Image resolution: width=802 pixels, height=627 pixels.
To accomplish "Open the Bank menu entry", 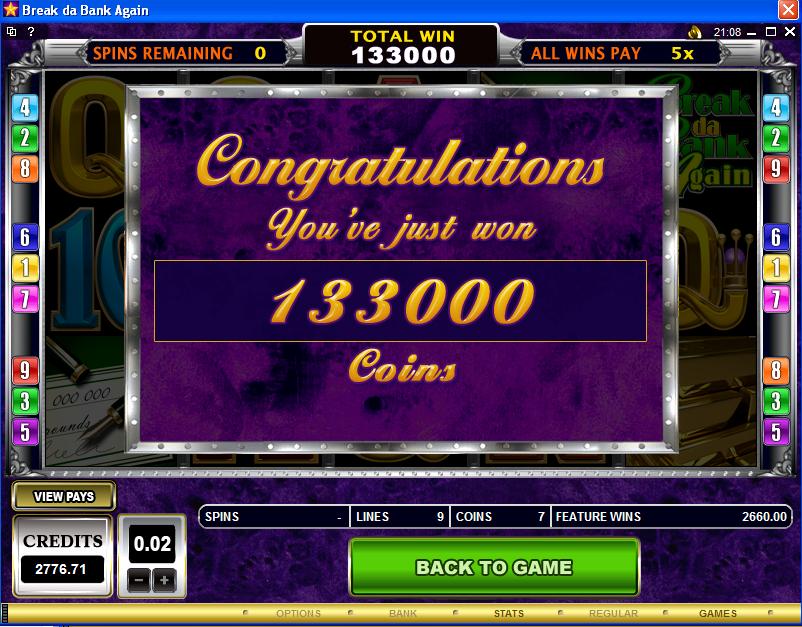I will pyautogui.click(x=403, y=613).
